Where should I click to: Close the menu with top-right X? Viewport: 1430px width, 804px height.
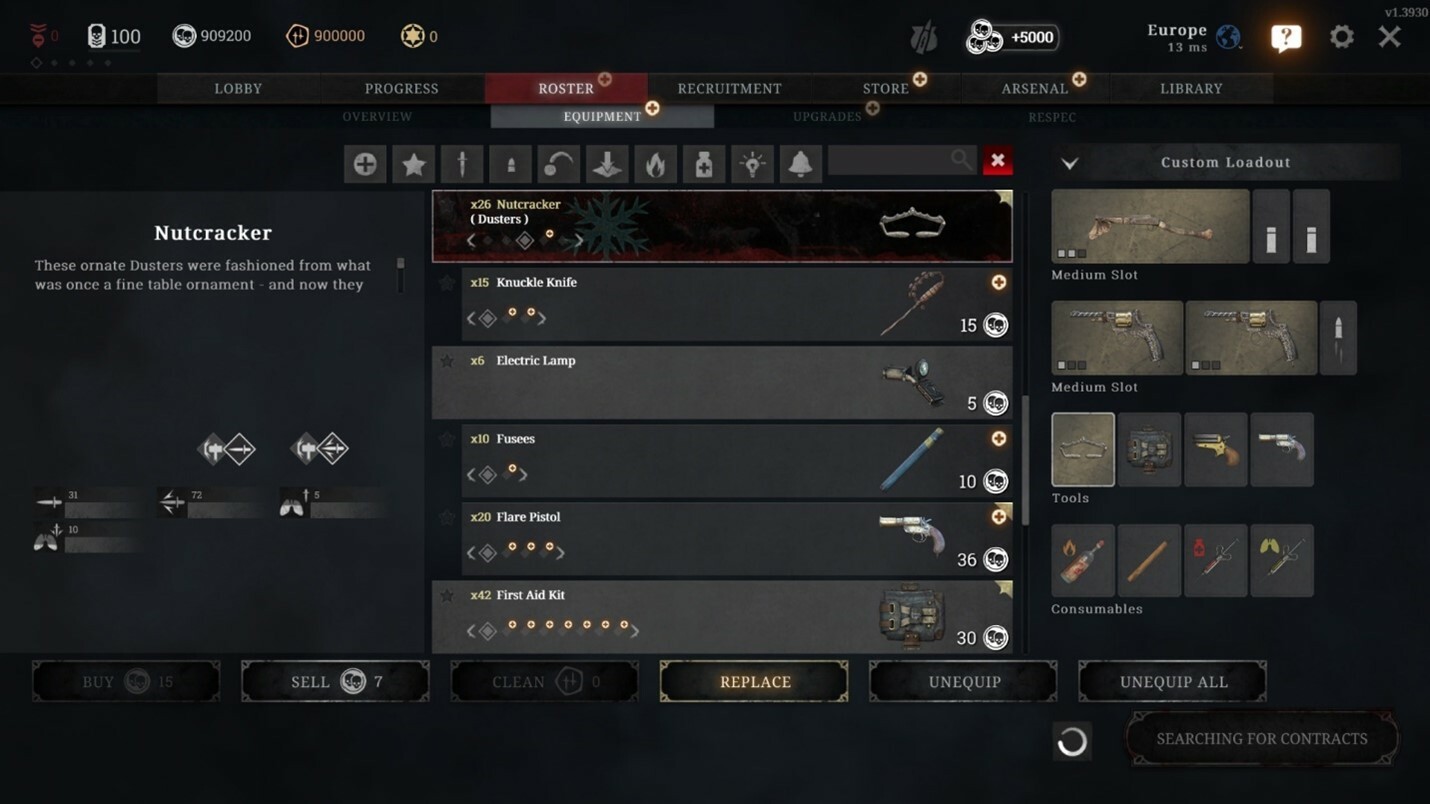1390,37
